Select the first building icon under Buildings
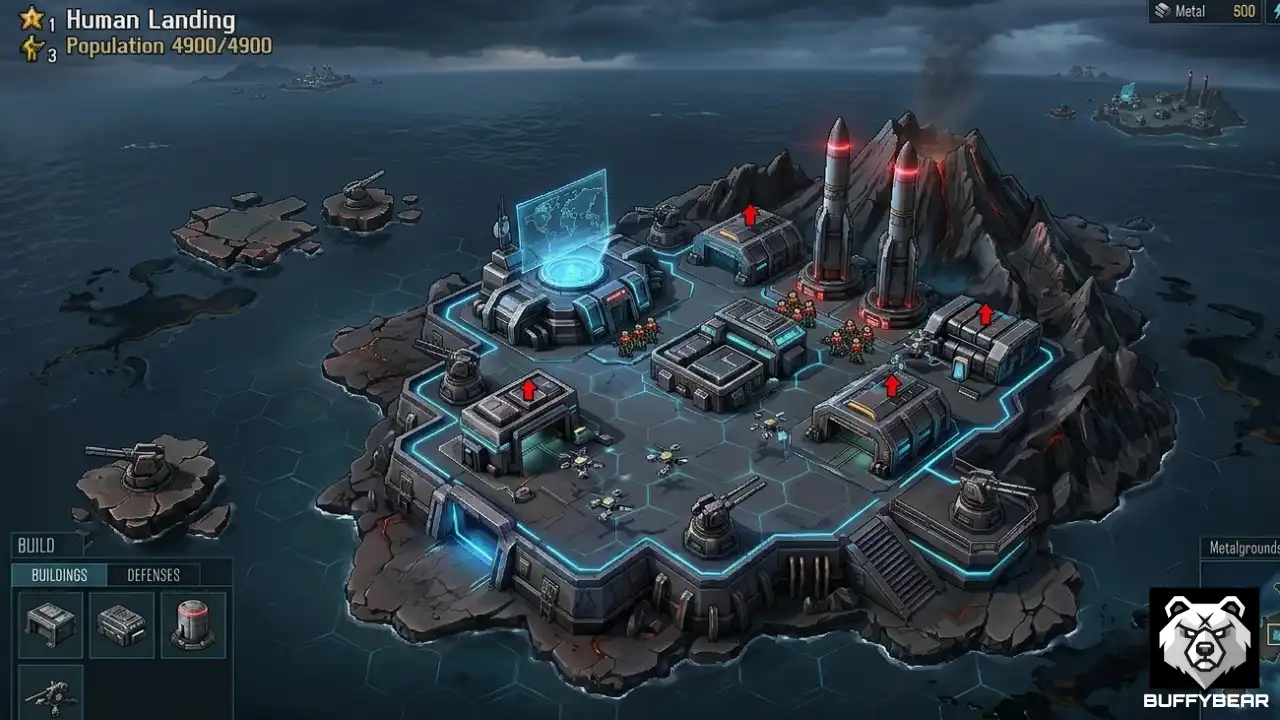The image size is (1280, 720). tap(49, 625)
